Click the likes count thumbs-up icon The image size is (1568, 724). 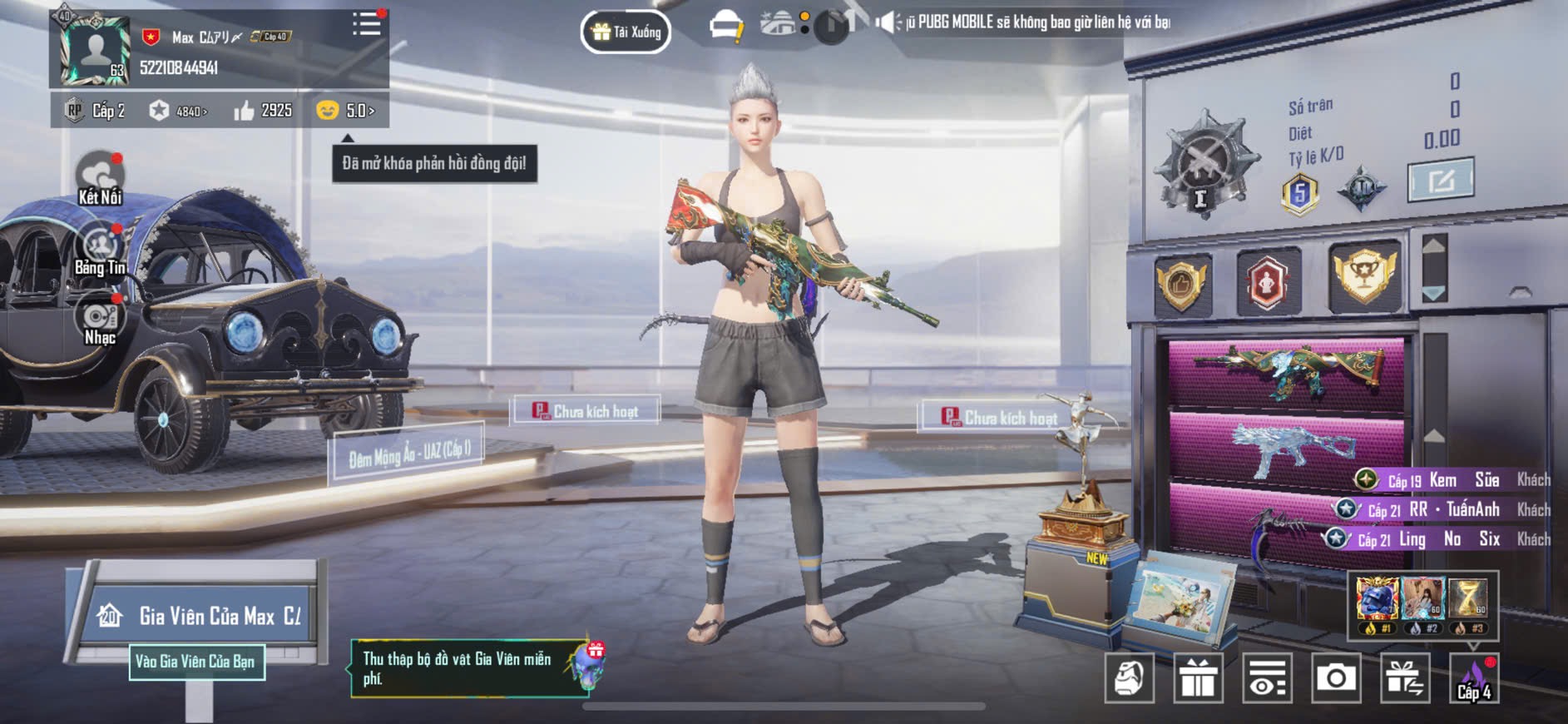[x=245, y=111]
